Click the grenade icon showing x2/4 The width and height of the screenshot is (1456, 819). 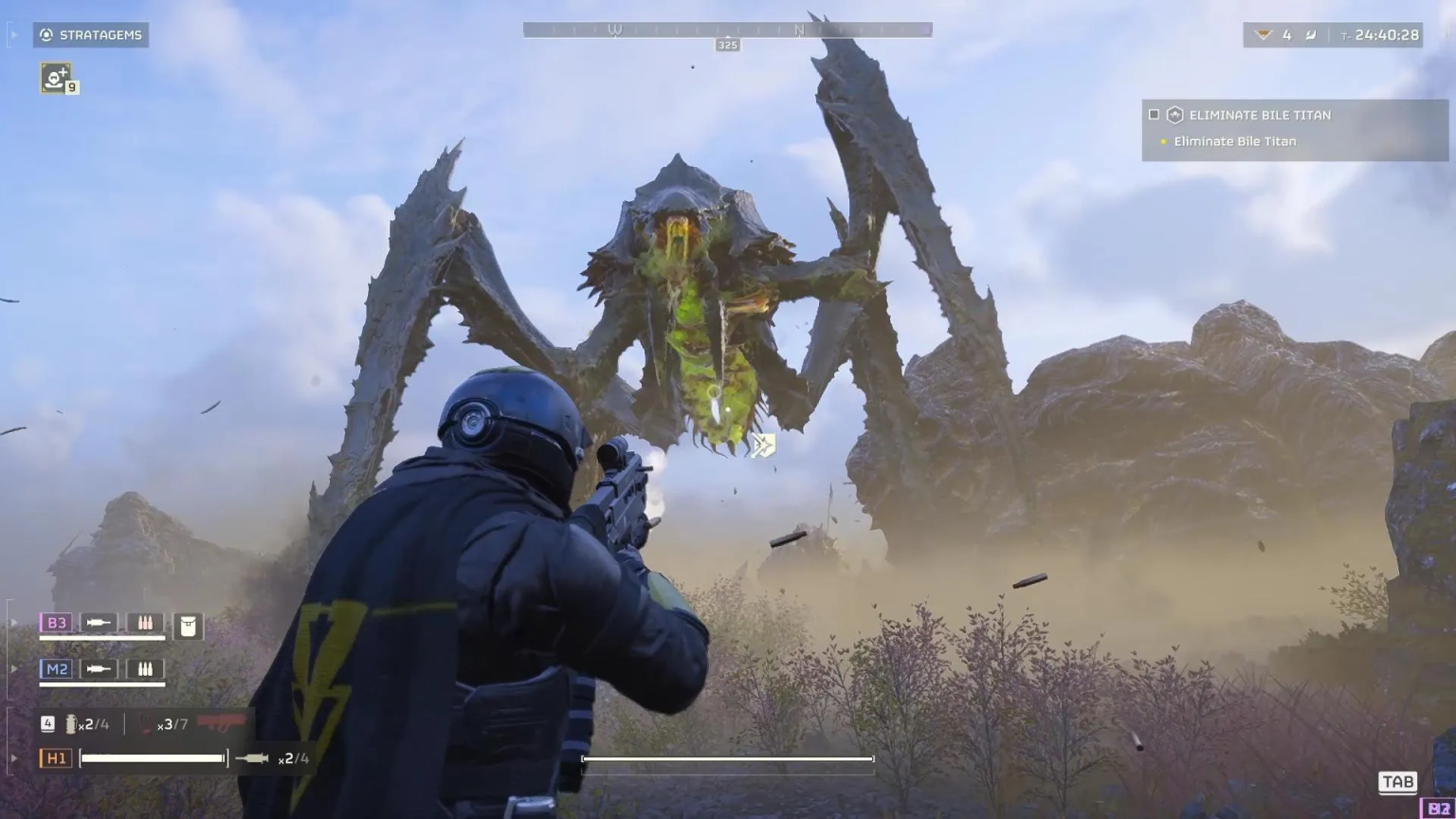[71, 723]
